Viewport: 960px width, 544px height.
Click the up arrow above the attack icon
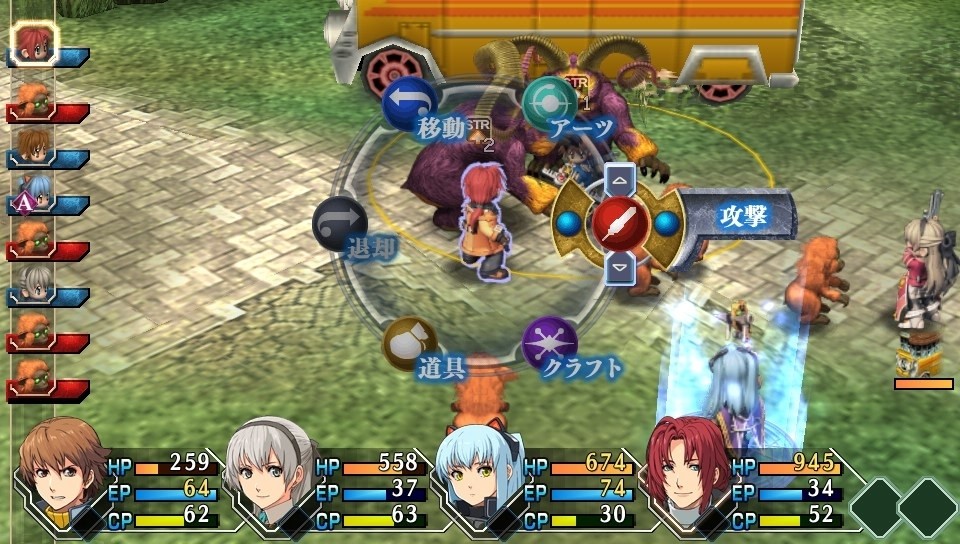click(x=621, y=182)
